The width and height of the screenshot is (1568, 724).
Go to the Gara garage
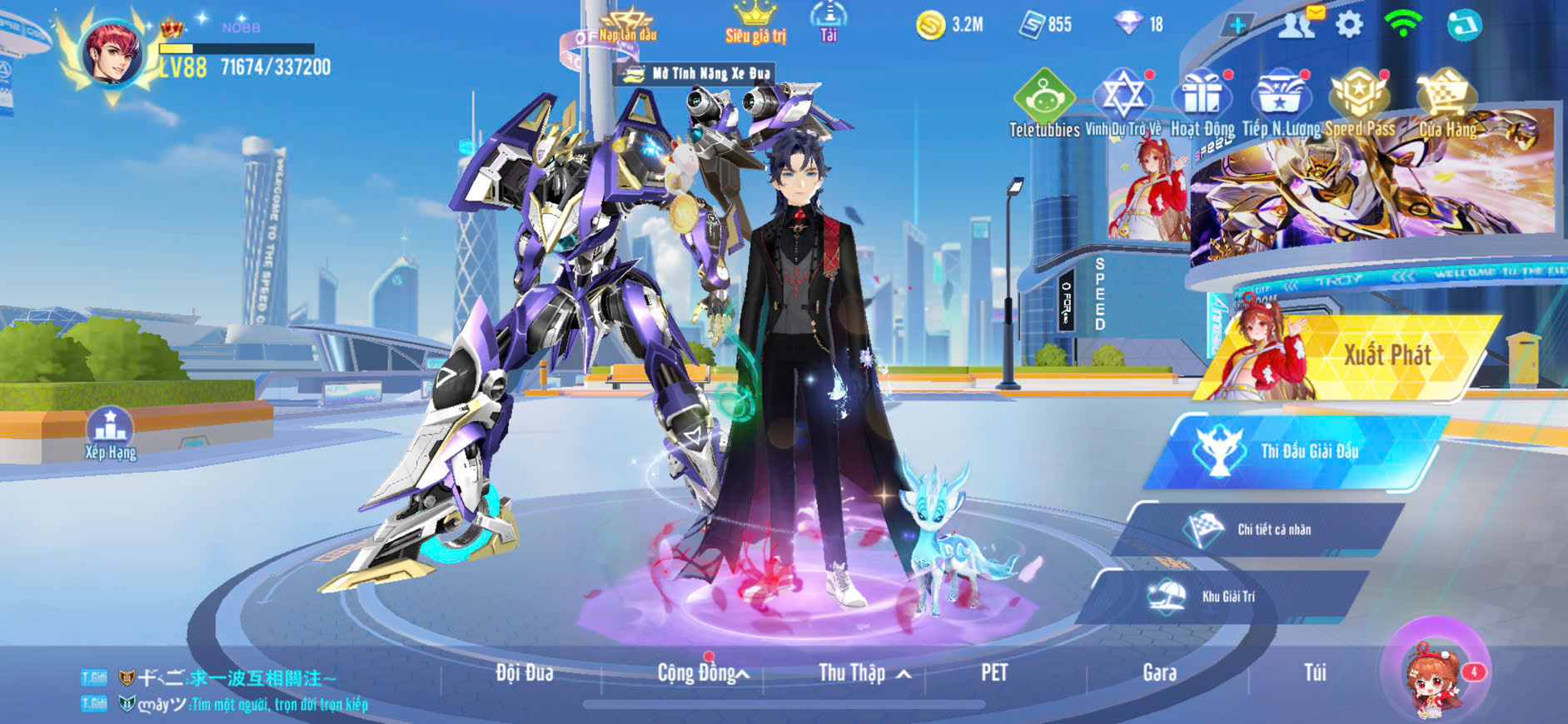point(1159,672)
